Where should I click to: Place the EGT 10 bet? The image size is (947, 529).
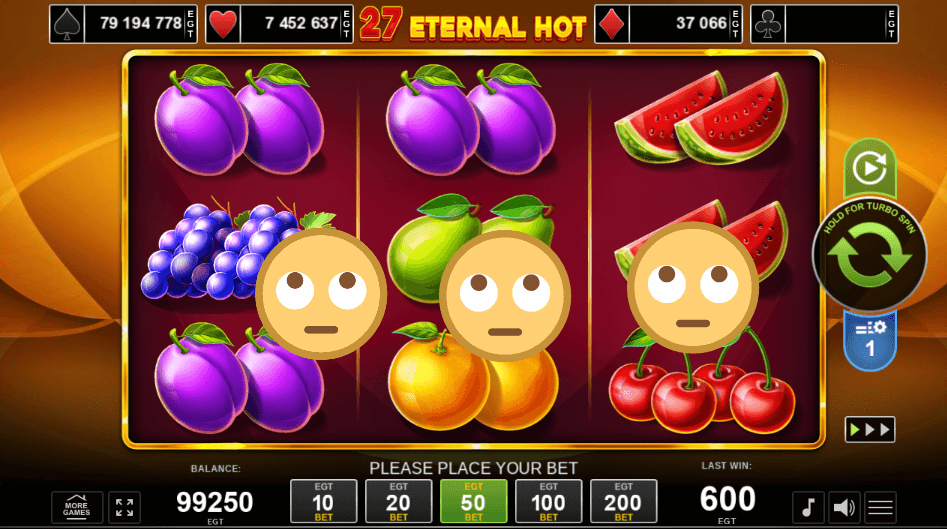click(323, 500)
